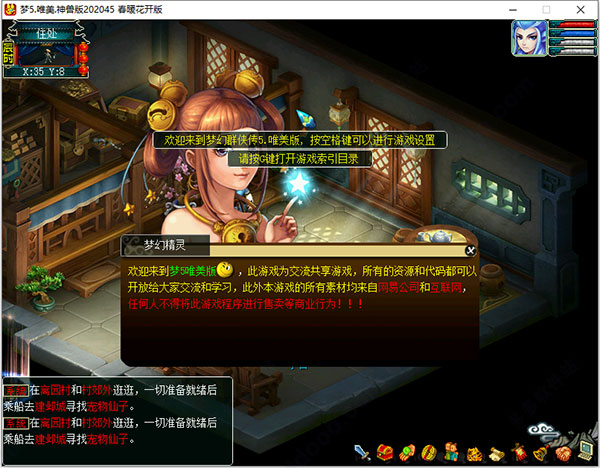Click the sword attack icon

362,452
